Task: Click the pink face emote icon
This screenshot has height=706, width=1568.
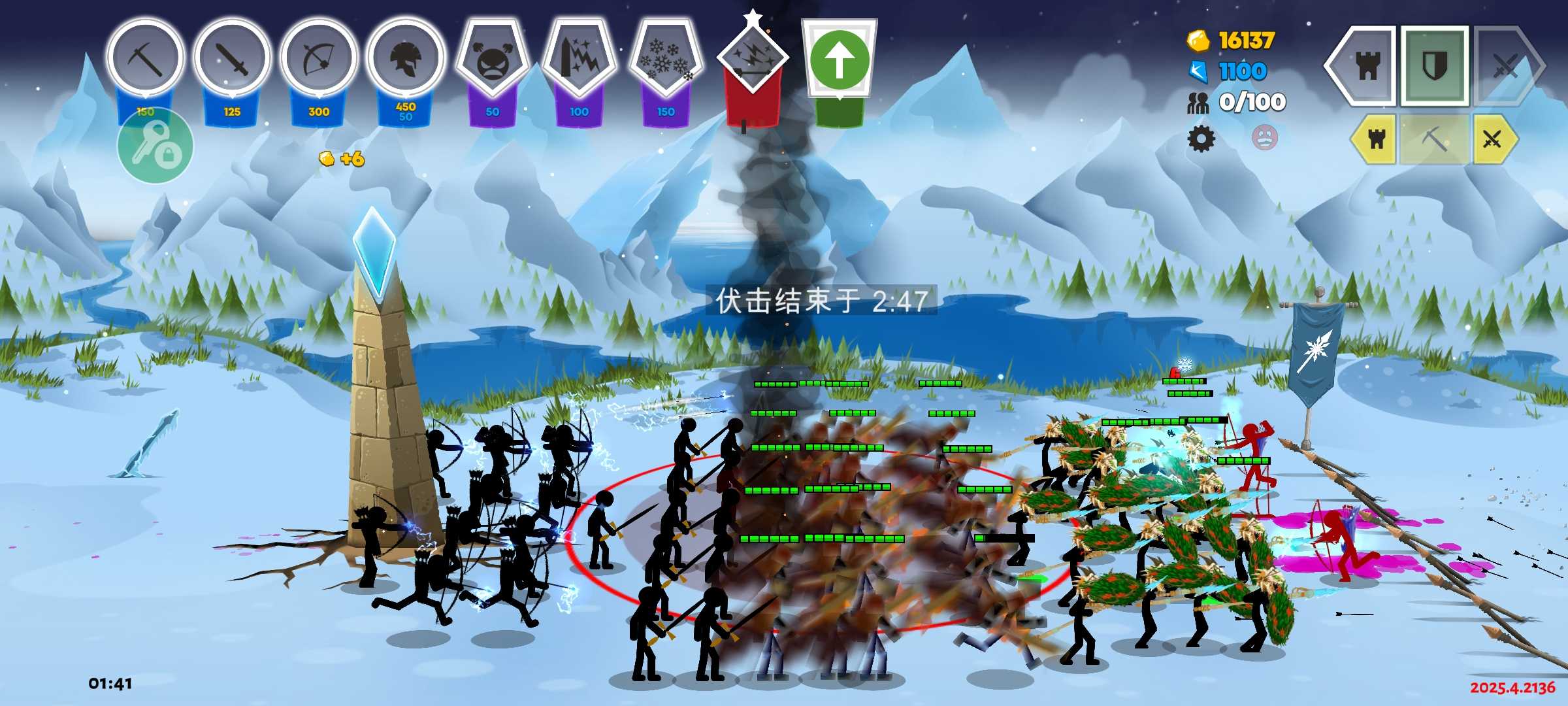Action: [1264, 137]
